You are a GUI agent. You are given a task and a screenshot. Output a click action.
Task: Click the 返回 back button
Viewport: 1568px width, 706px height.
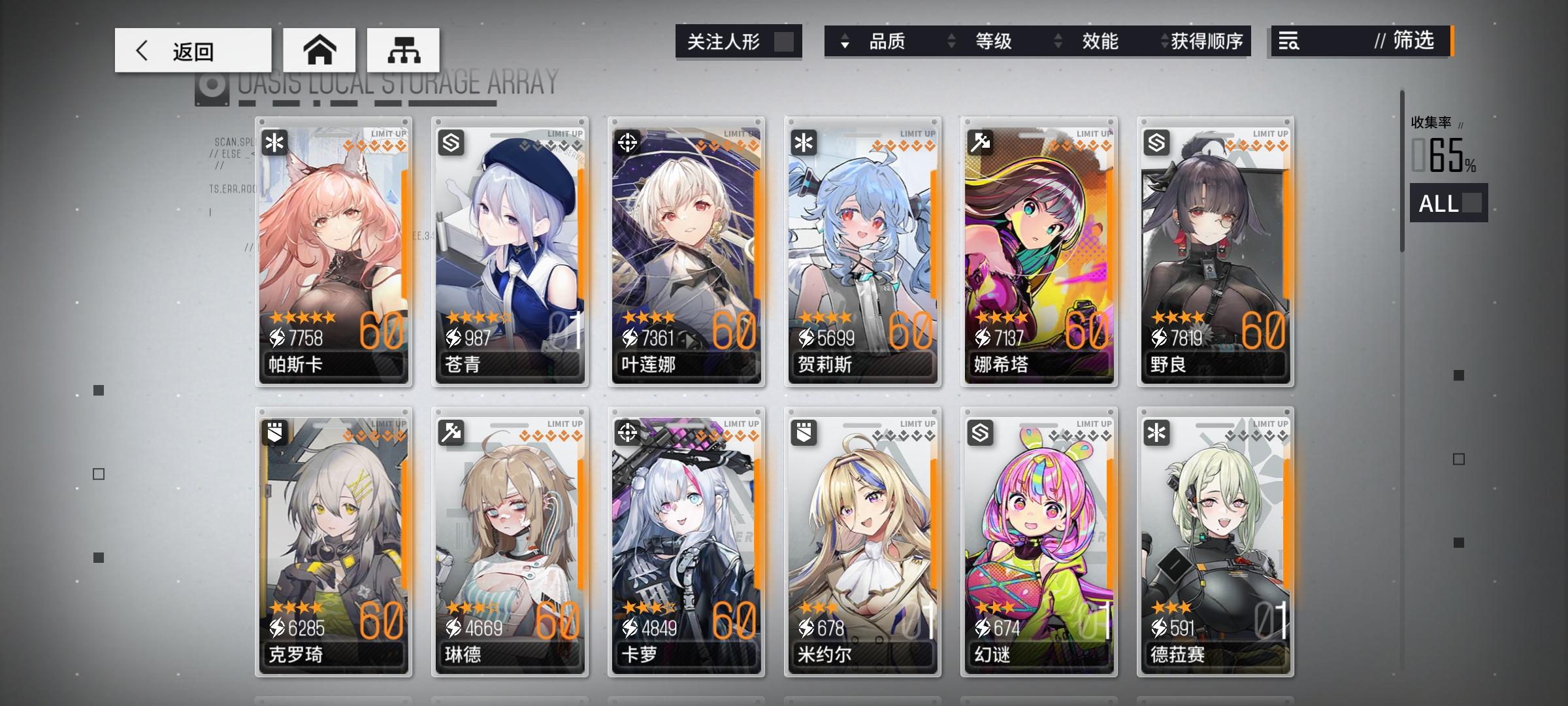click(x=193, y=50)
